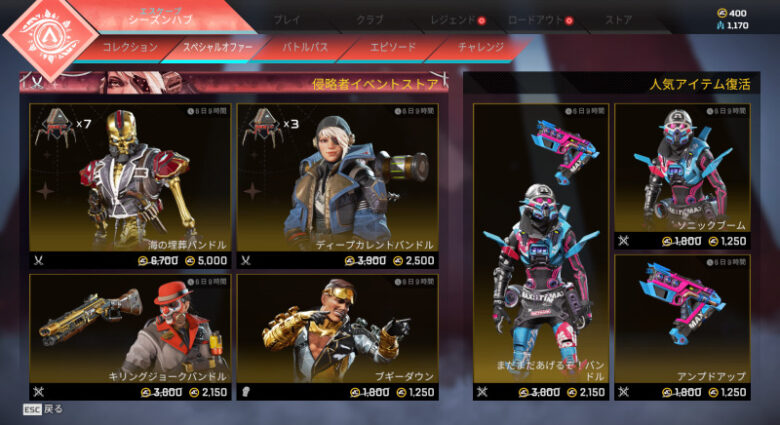The height and width of the screenshot is (425, 780).
Task: Open the チャレンジ sub-tab
Action: [480, 47]
